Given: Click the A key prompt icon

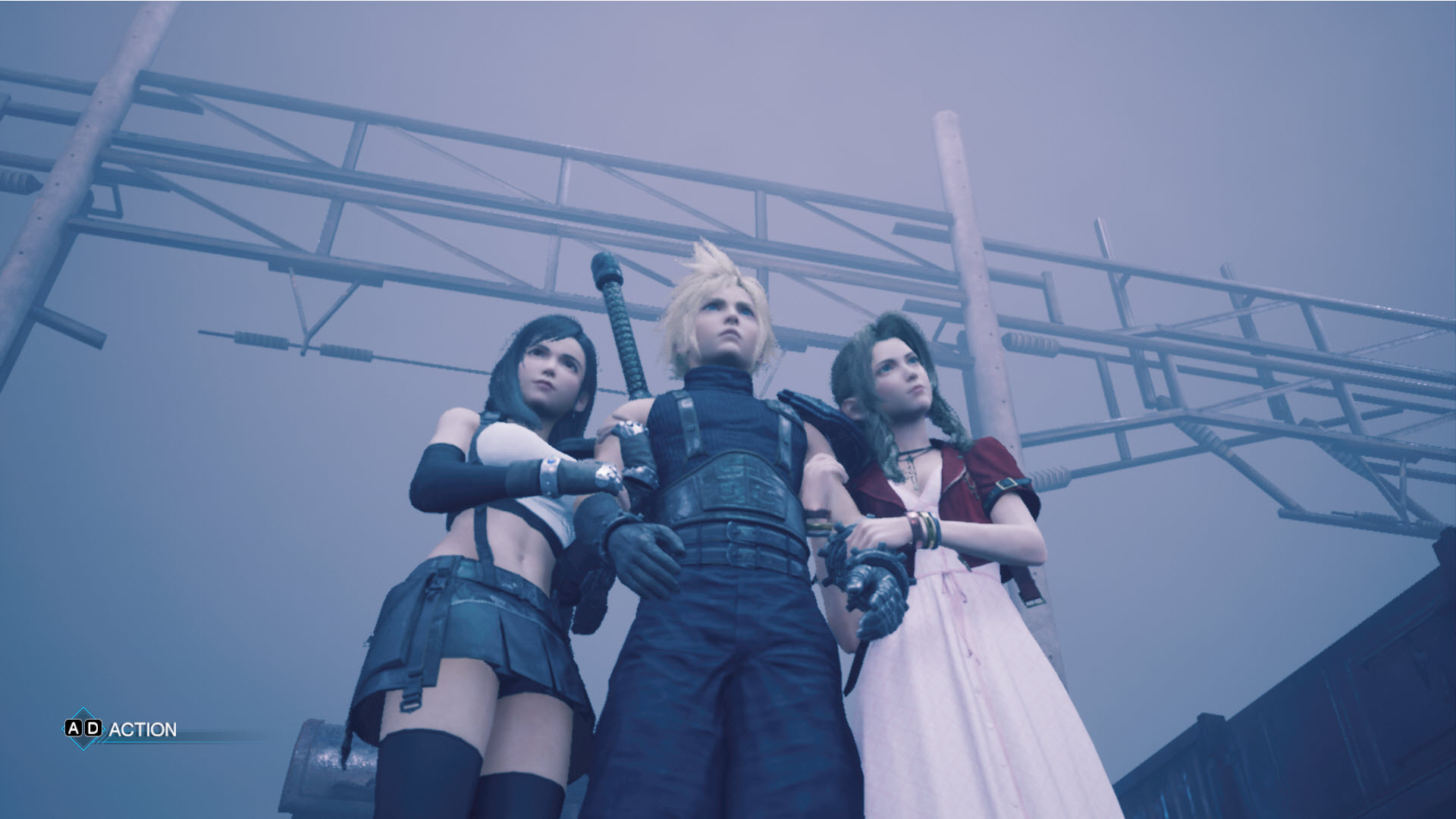Looking at the screenshot, I should [74, 728].
